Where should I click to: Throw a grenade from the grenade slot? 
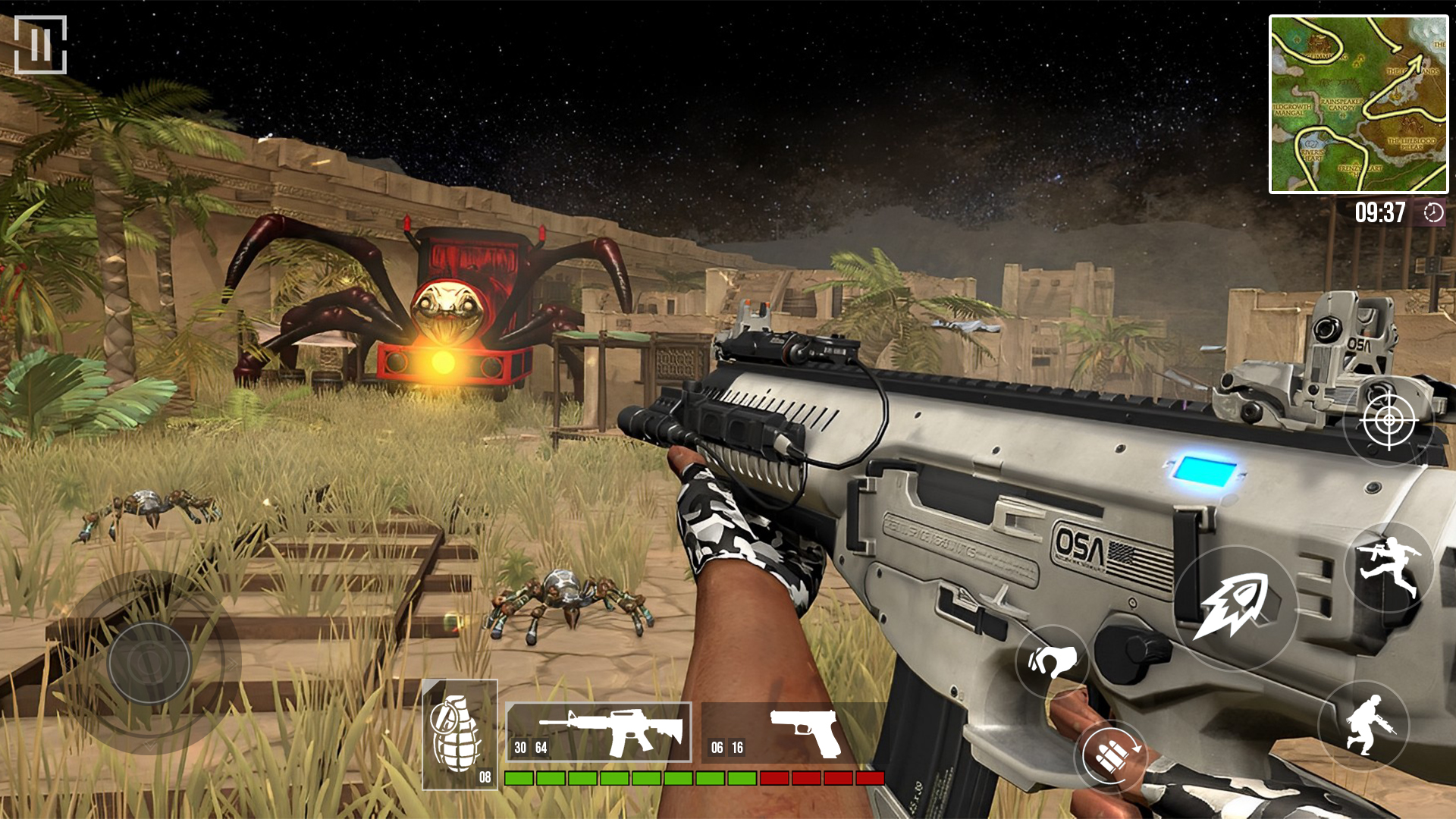click(x=460, y=734)
